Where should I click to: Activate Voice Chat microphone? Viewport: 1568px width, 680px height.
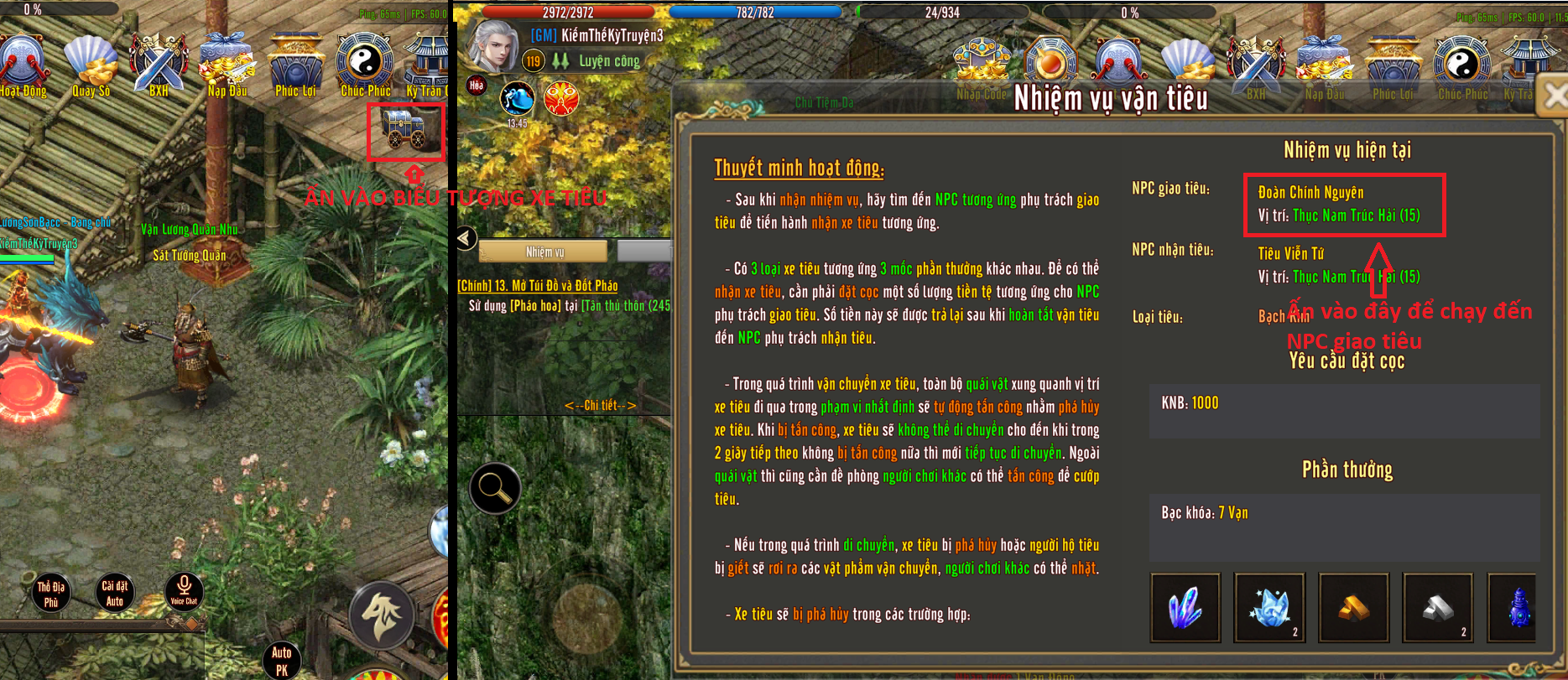click(184, 591)
